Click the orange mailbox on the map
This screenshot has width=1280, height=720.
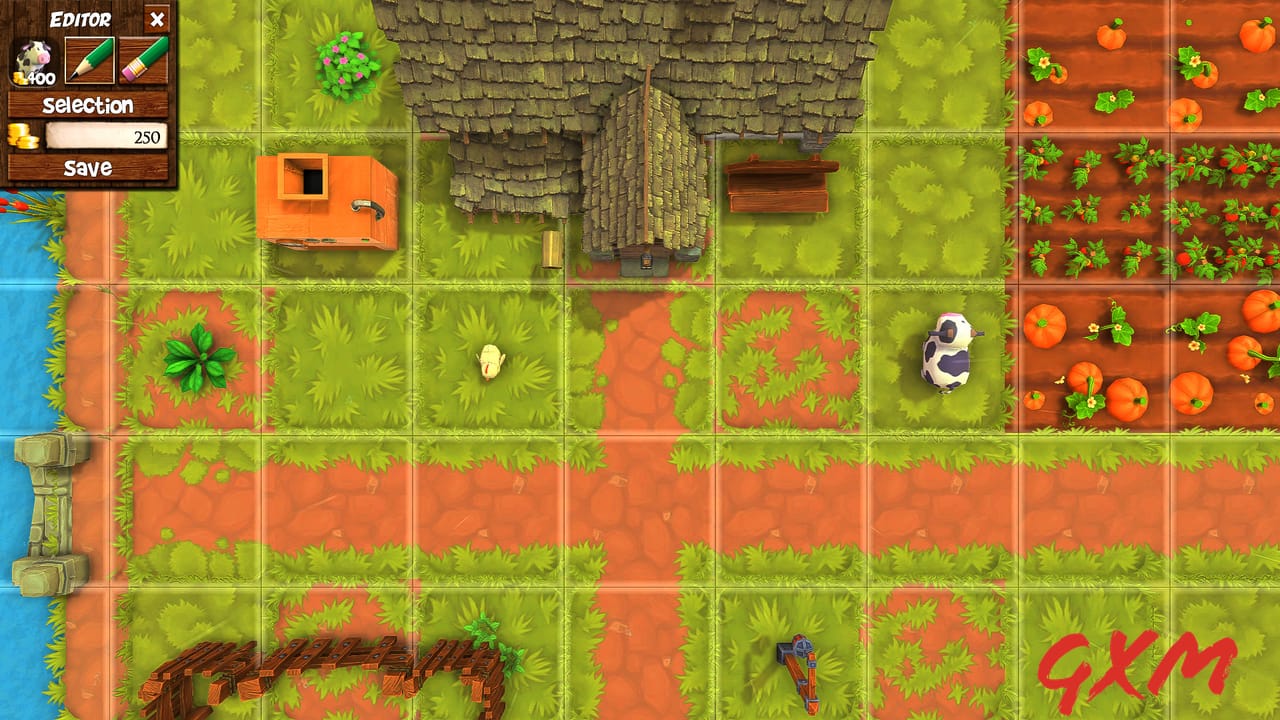click(x=325, y=198)
